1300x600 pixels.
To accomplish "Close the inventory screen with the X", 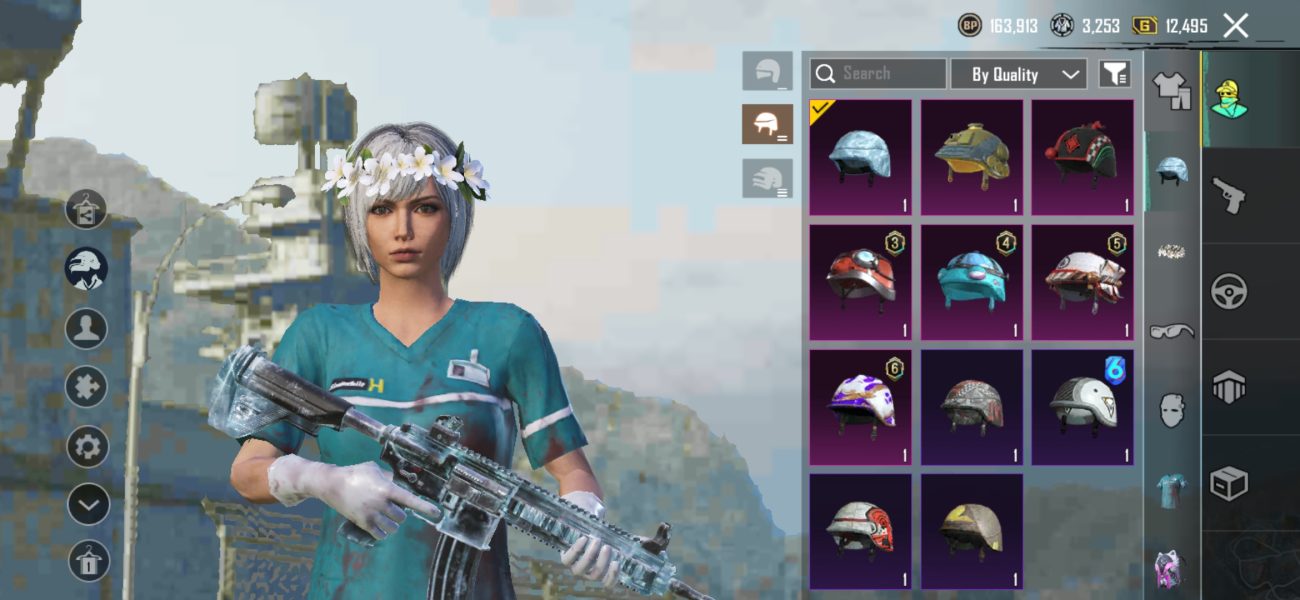I will click(x=1235, y=26).
